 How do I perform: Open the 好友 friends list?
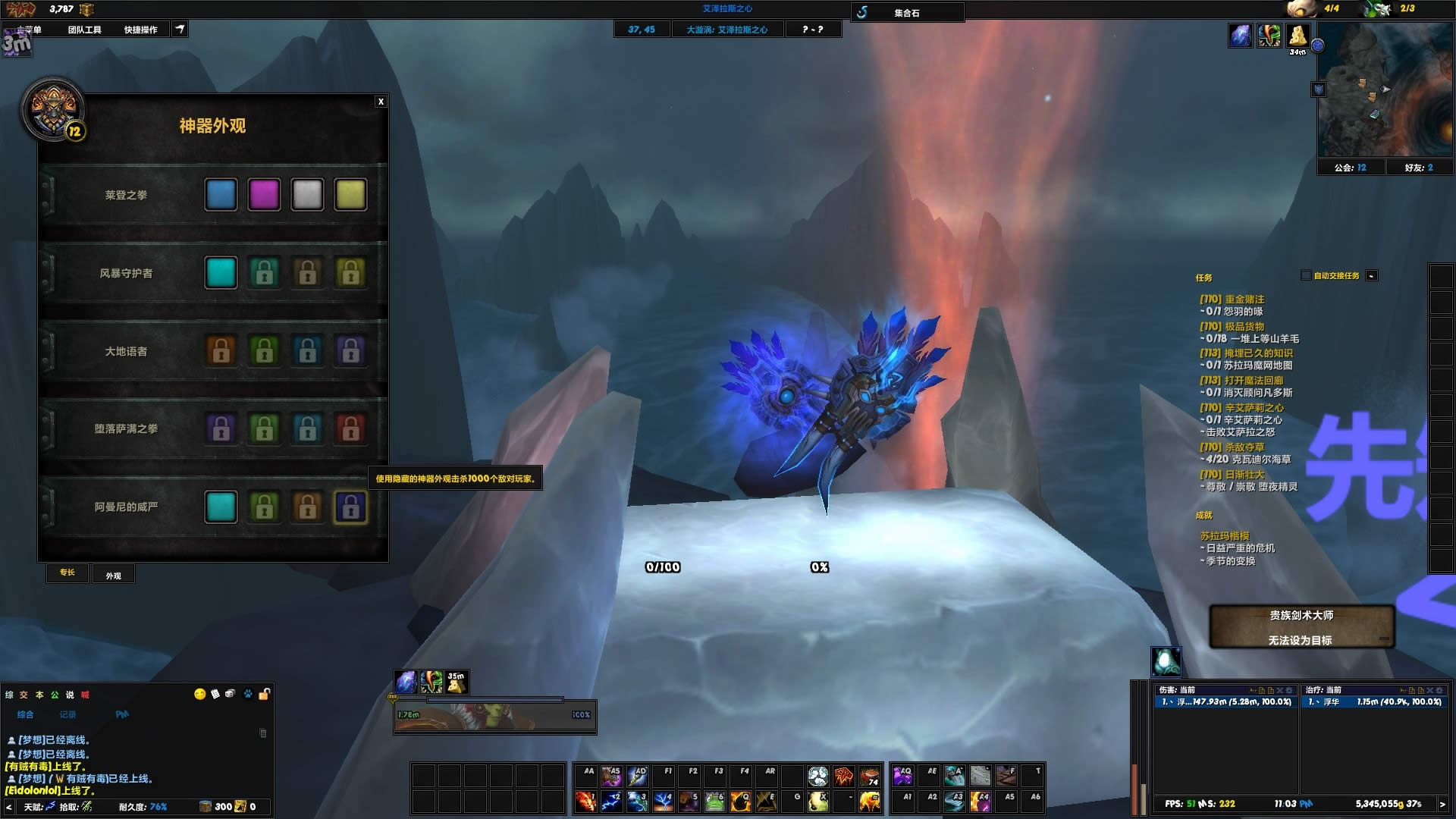click(1419, 168)
